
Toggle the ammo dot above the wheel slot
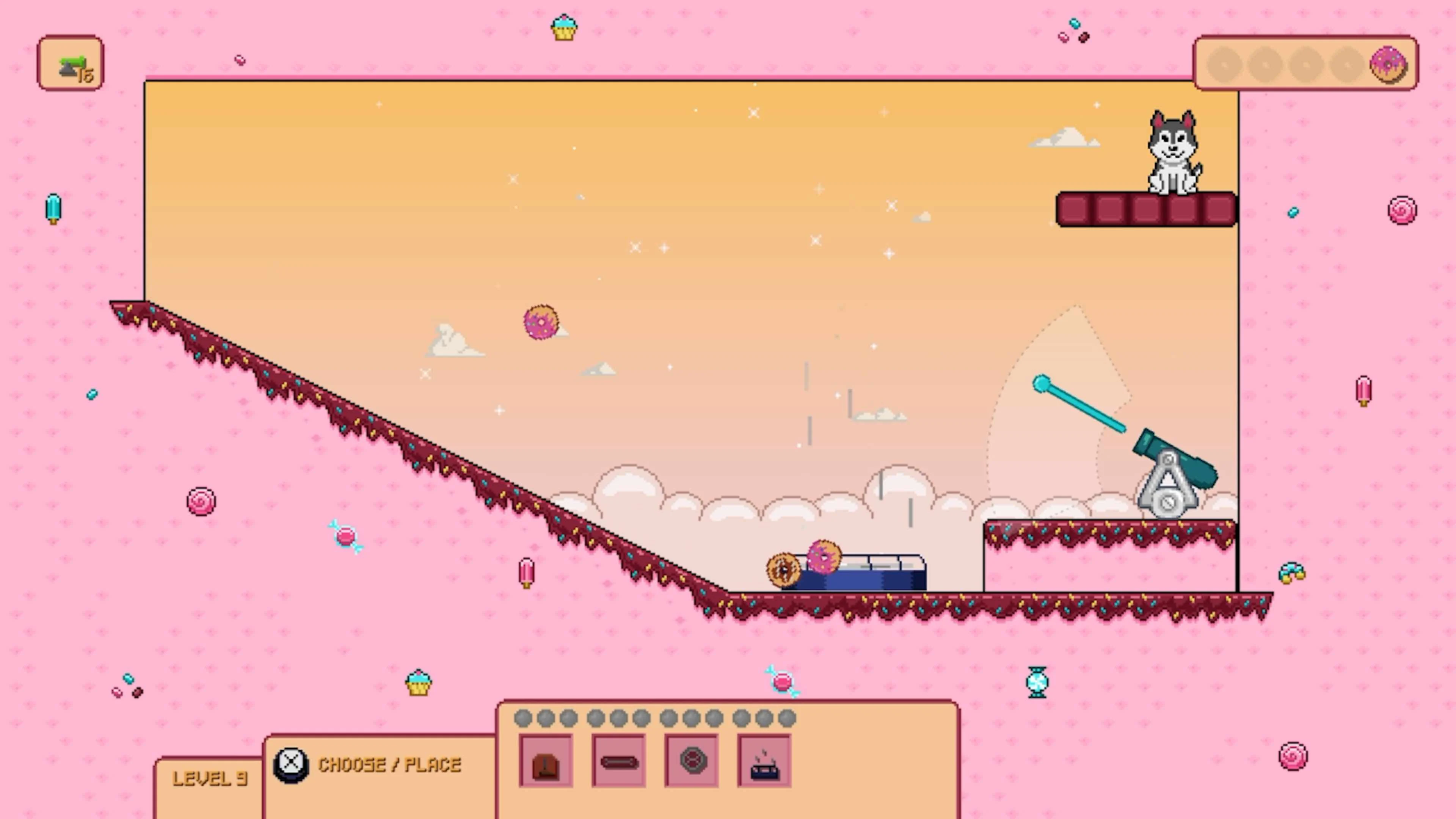coord(692,718)
